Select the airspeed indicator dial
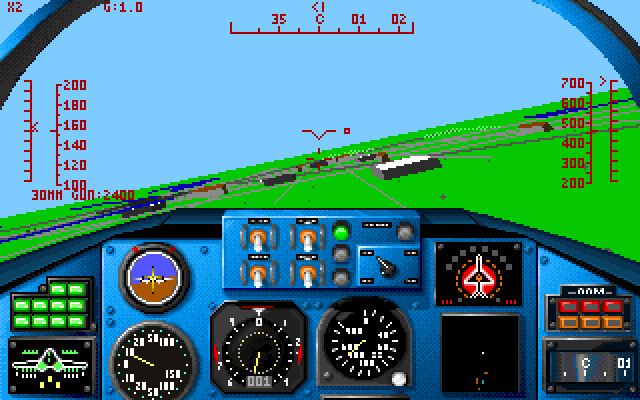This screenshot has height=400, width=640. 150,356
